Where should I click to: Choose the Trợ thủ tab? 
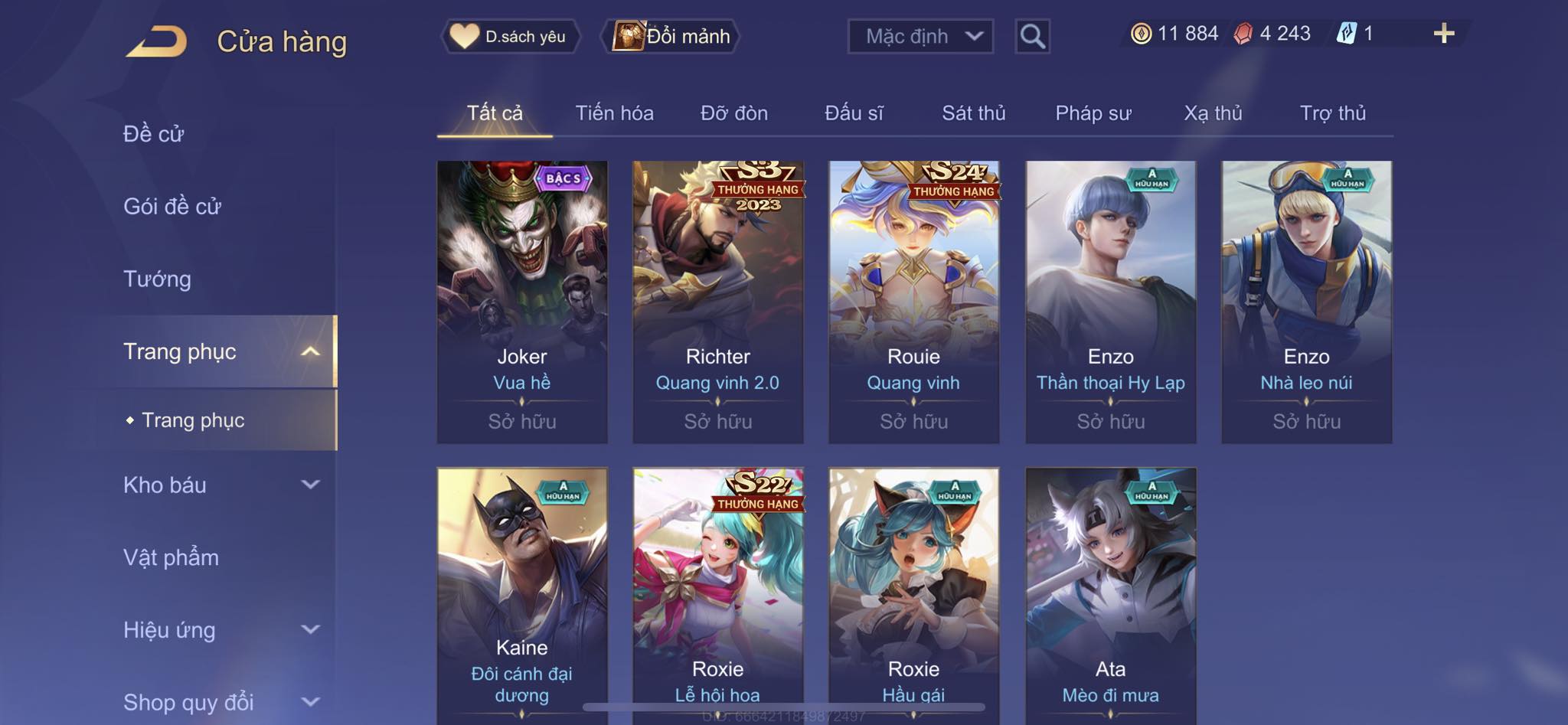tap(1332, 113)
